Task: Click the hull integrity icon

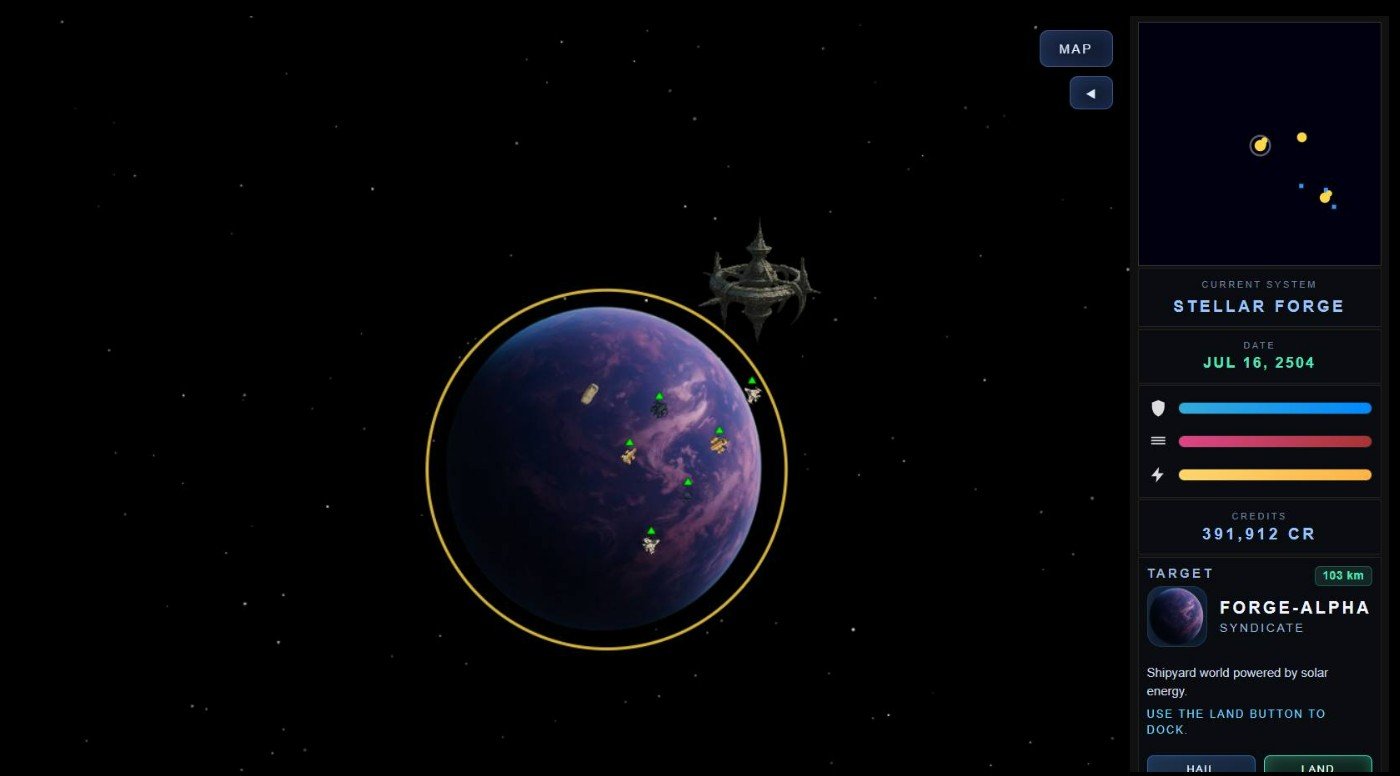Action: 1157,440
